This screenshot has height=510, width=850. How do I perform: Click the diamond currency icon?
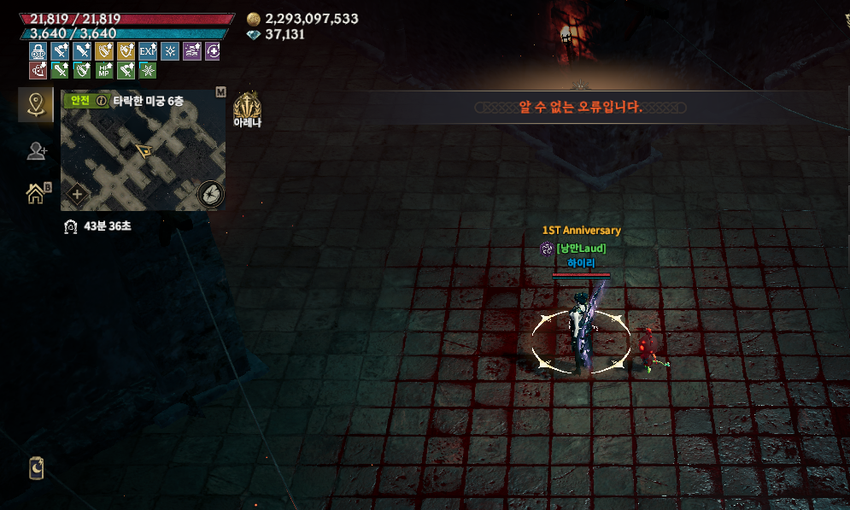click(x=253, y=34)
